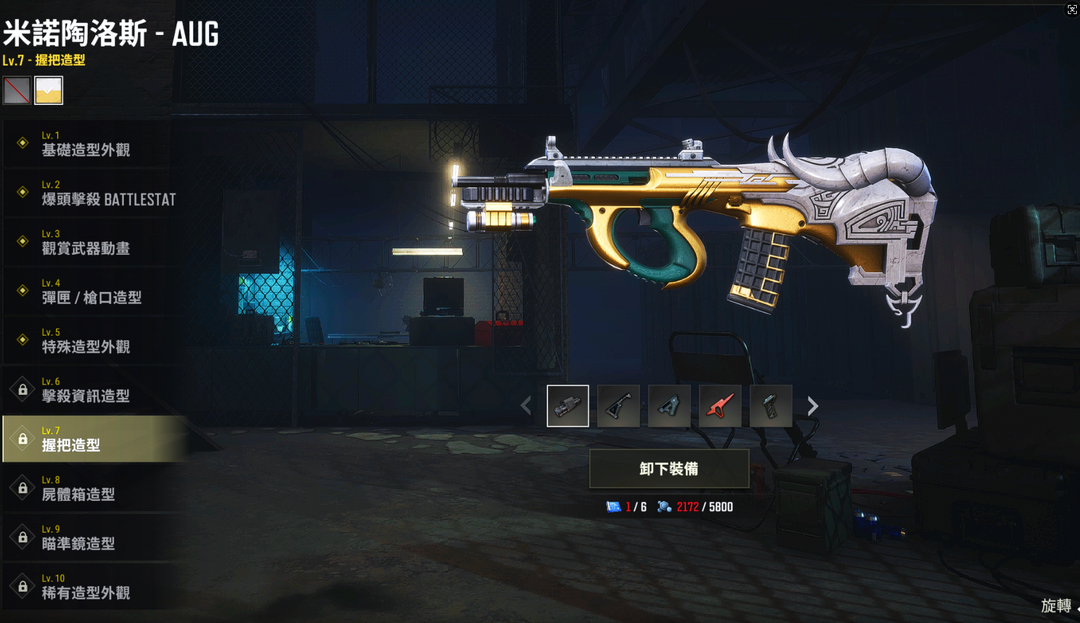Viewport: 1080px width, 623px height.
Task: Open locked Lv.10 稀有造型外觀 entry
Action: (x=86, y=587)
